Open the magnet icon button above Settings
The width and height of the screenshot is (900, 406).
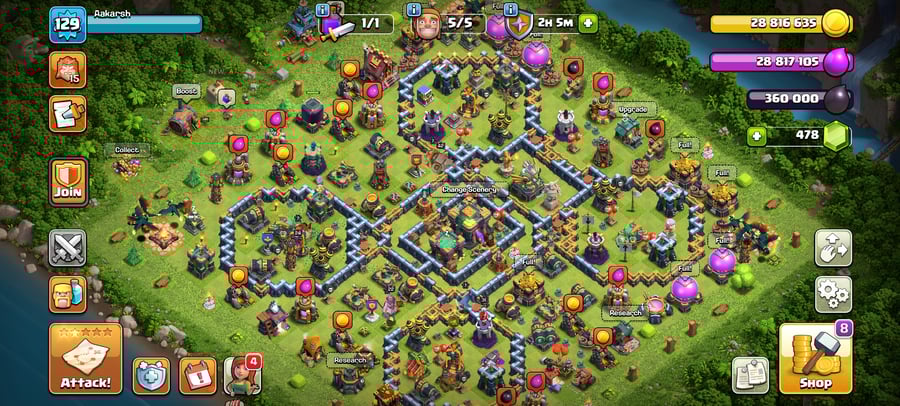click(x=832, y=248)
